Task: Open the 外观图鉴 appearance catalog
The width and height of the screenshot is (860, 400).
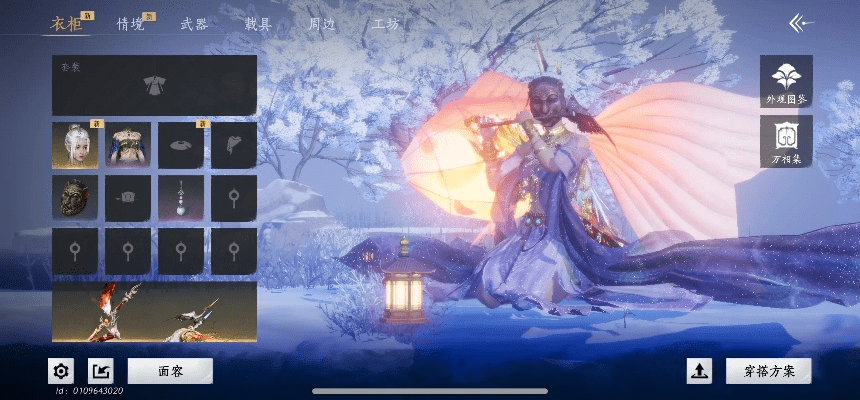Action: [786, 82]
